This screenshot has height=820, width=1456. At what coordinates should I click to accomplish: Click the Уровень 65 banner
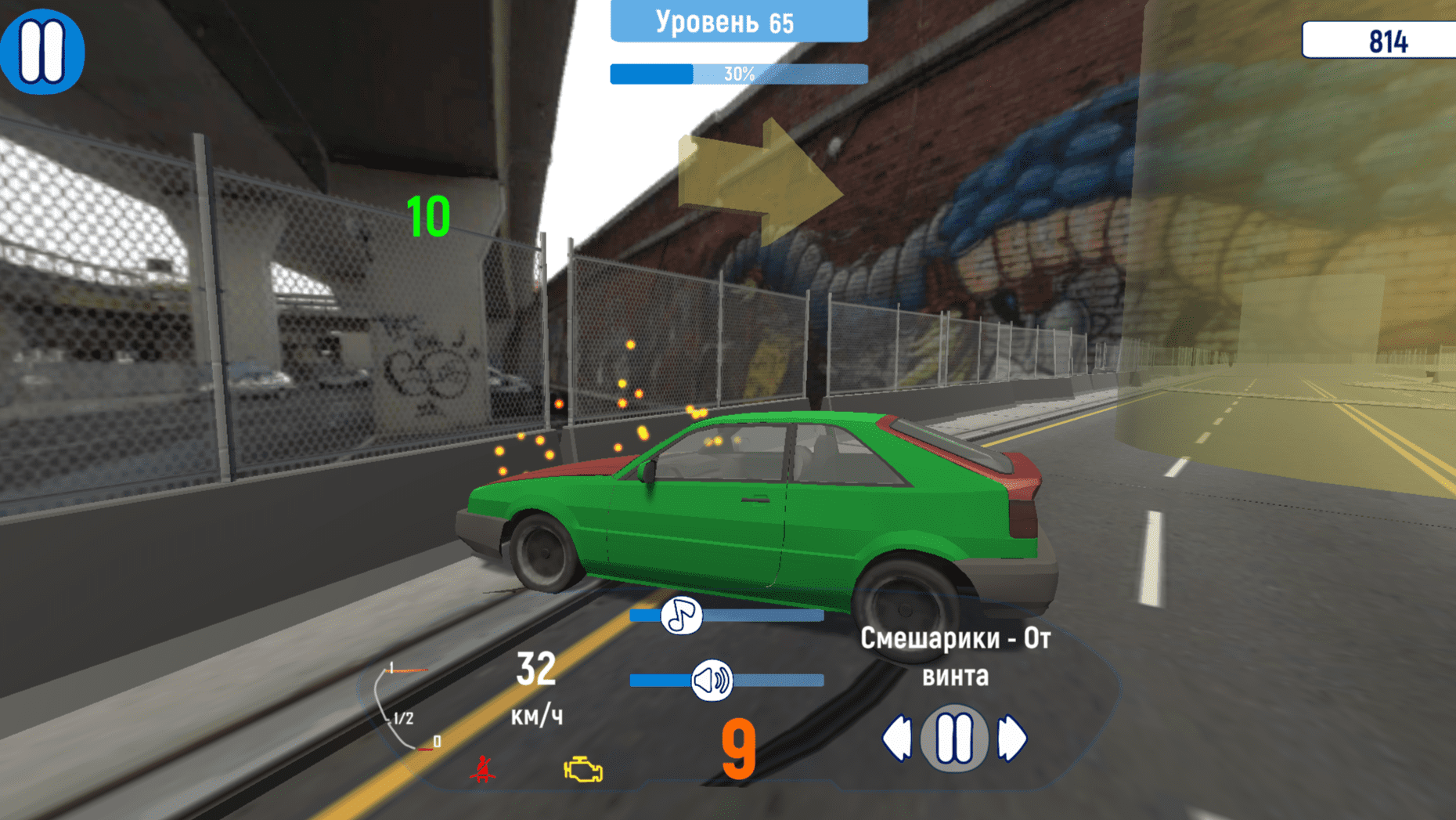click(737, 22)
